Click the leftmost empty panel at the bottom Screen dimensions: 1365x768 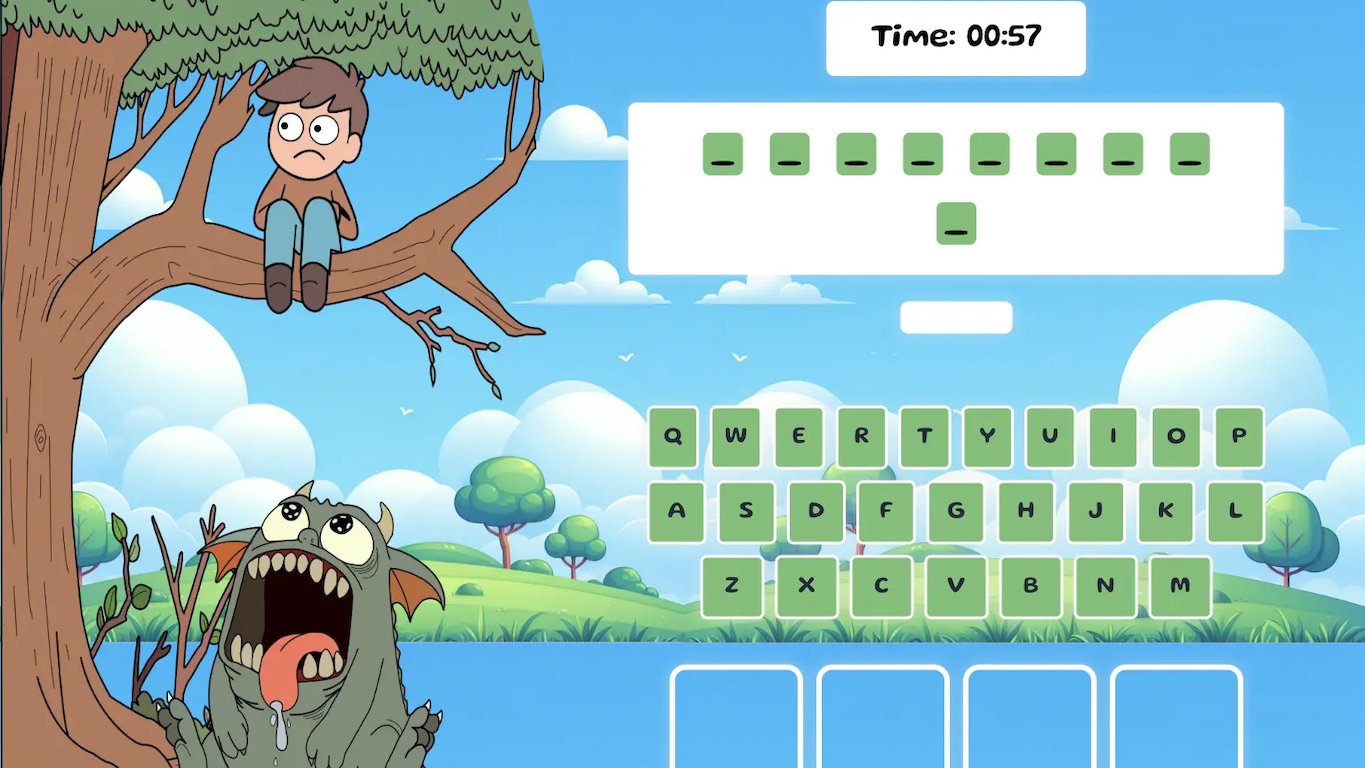click(736, 715)
